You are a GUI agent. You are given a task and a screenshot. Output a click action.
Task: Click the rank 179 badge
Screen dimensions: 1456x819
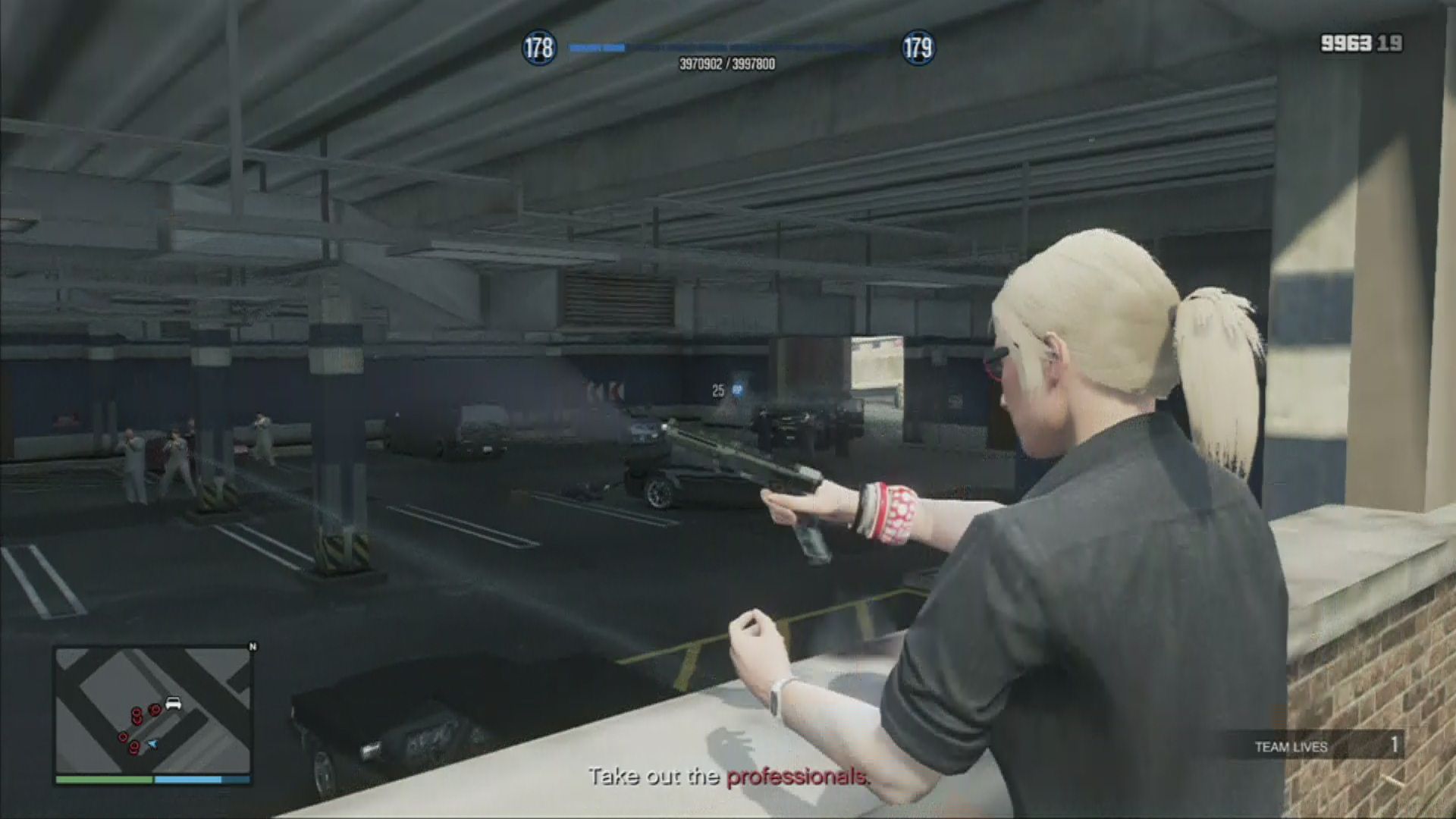[x=918, y=49]
